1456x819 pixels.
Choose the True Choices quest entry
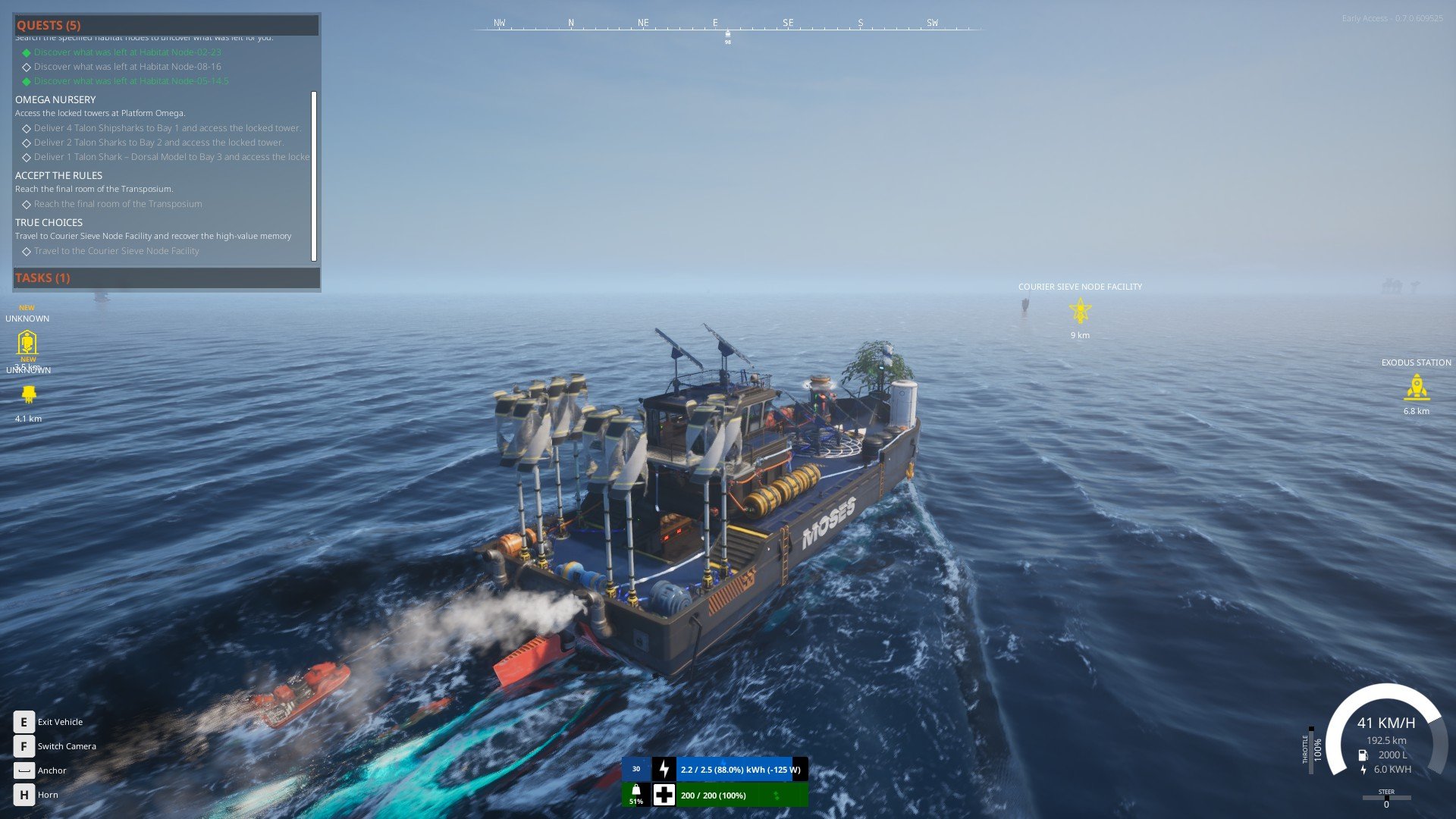49,222
